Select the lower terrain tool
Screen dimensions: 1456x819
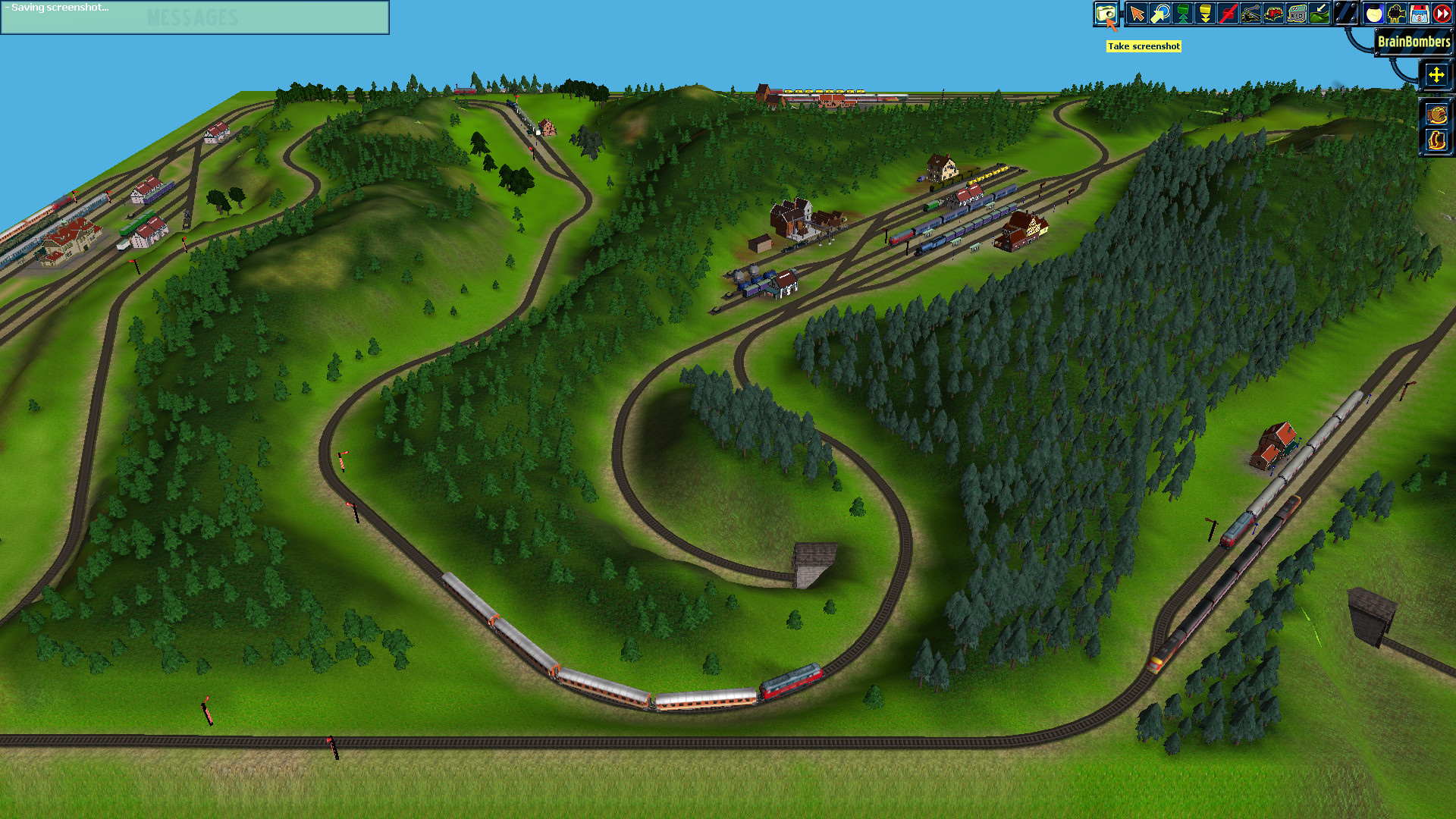[1204, 13]
